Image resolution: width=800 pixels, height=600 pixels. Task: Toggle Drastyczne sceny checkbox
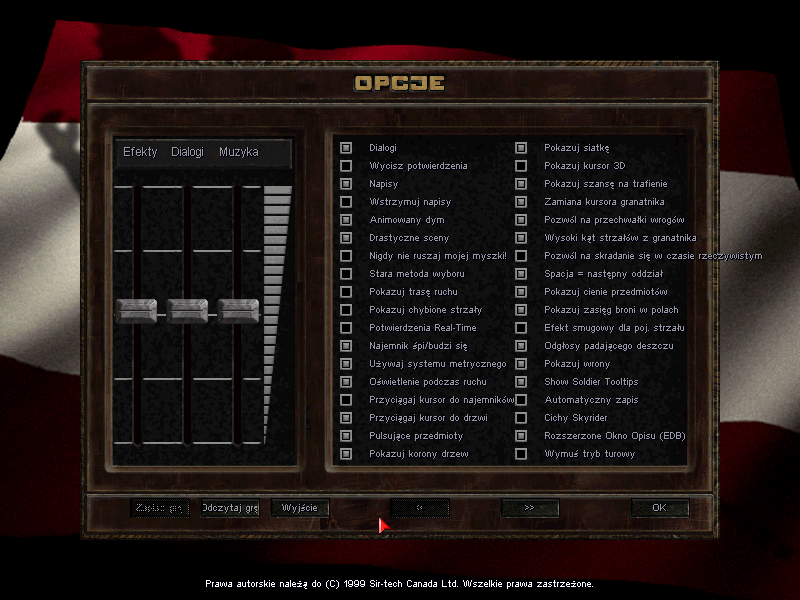click(x=346, y=238)
